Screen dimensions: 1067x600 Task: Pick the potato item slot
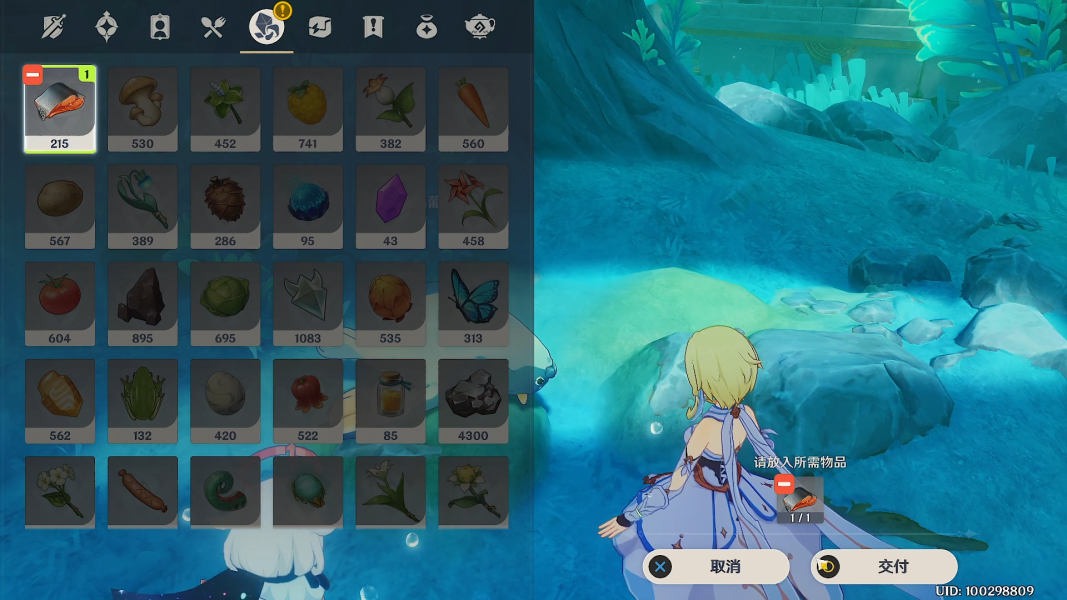pos(59,206)
